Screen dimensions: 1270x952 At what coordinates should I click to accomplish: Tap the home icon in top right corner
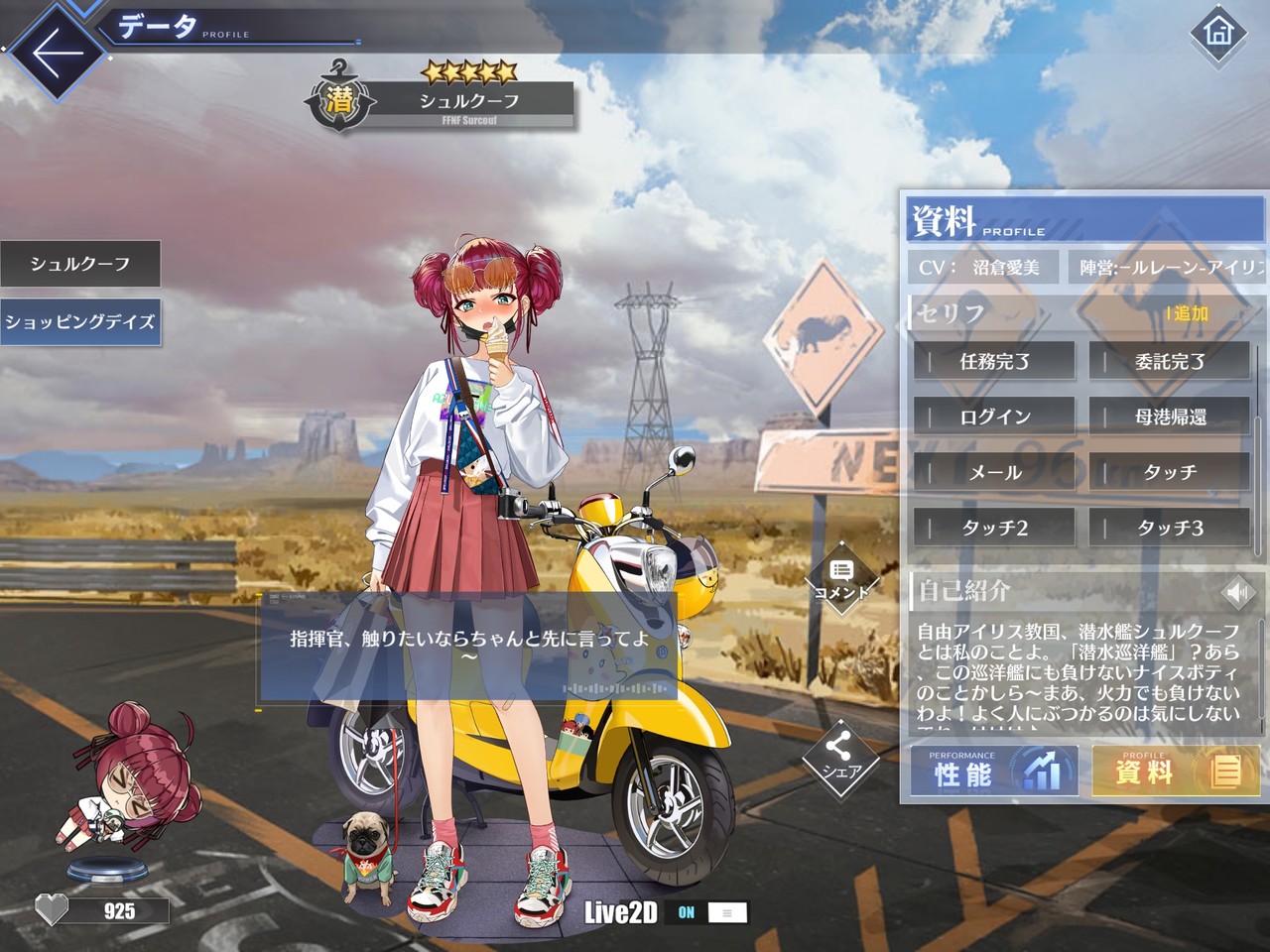[x=1218, y=35]
